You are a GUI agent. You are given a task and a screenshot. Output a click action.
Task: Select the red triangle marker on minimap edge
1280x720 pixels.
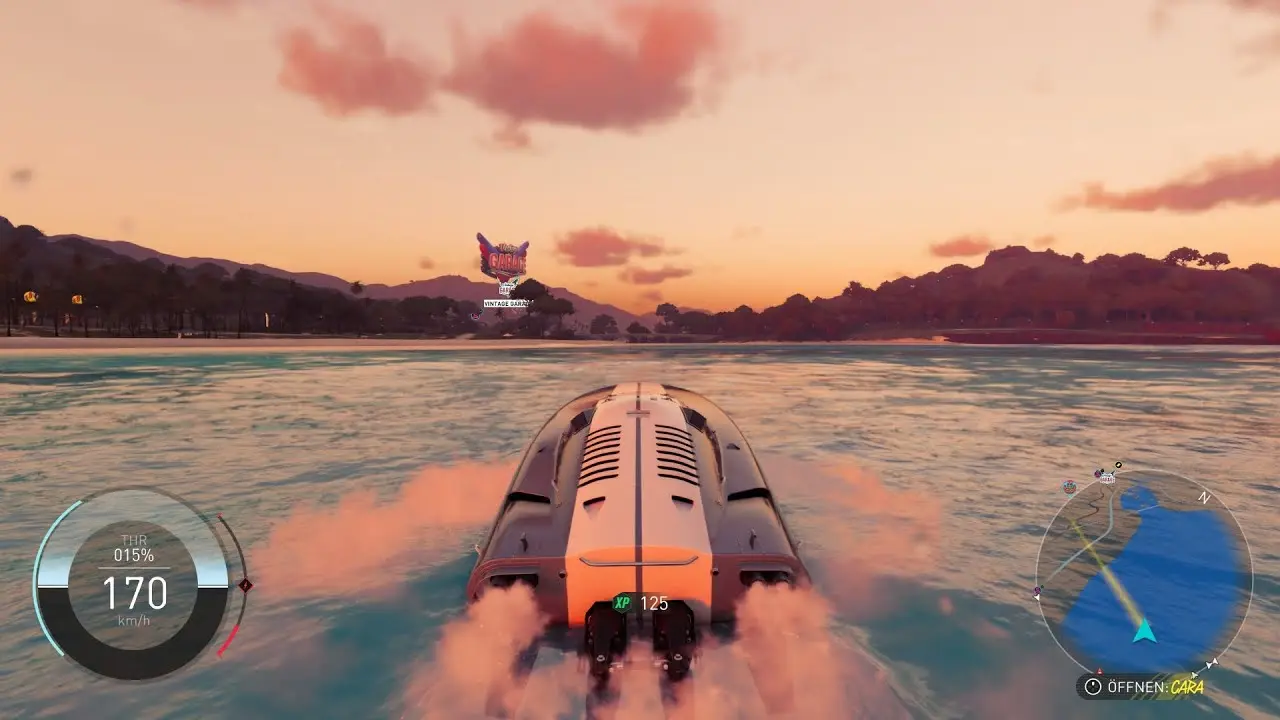1098,671
